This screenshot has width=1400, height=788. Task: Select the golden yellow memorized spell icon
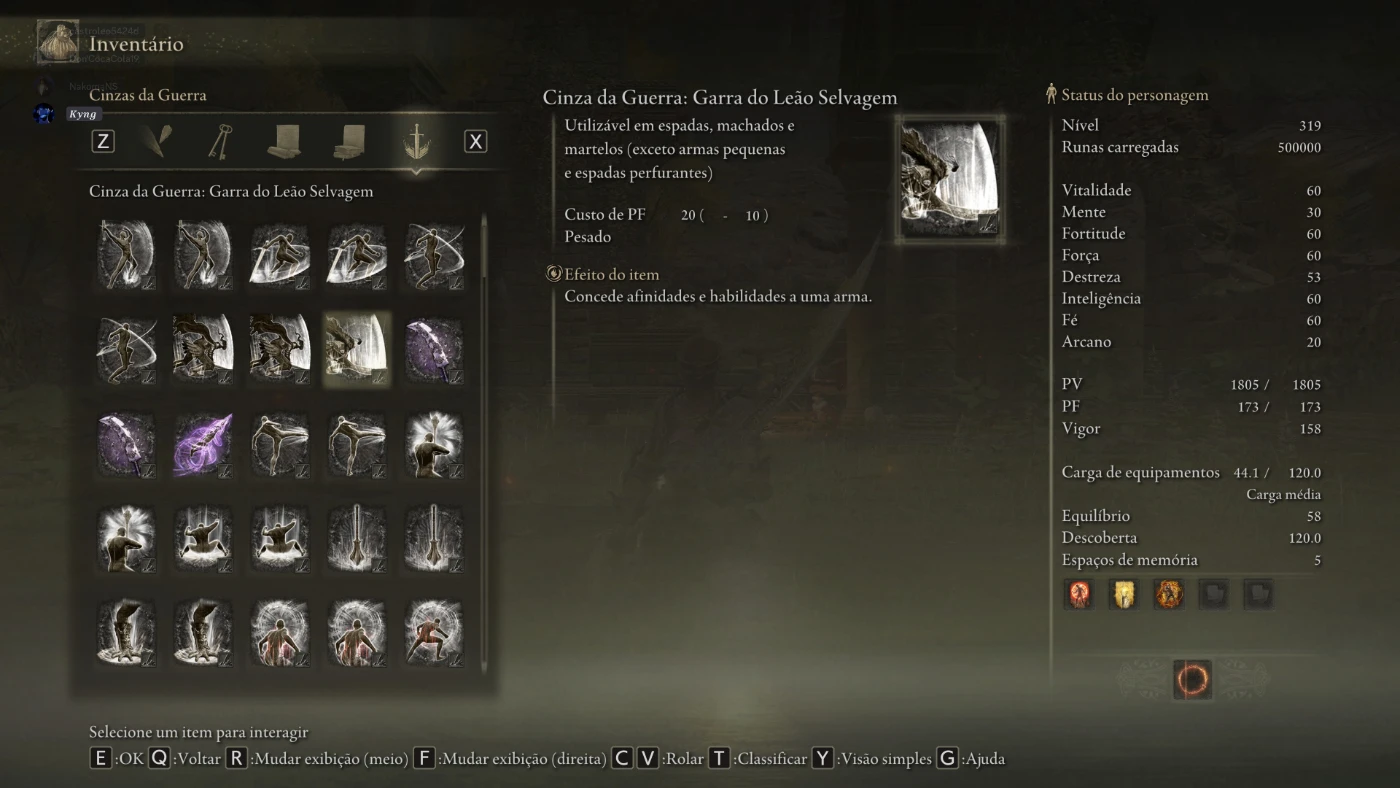1124,594
